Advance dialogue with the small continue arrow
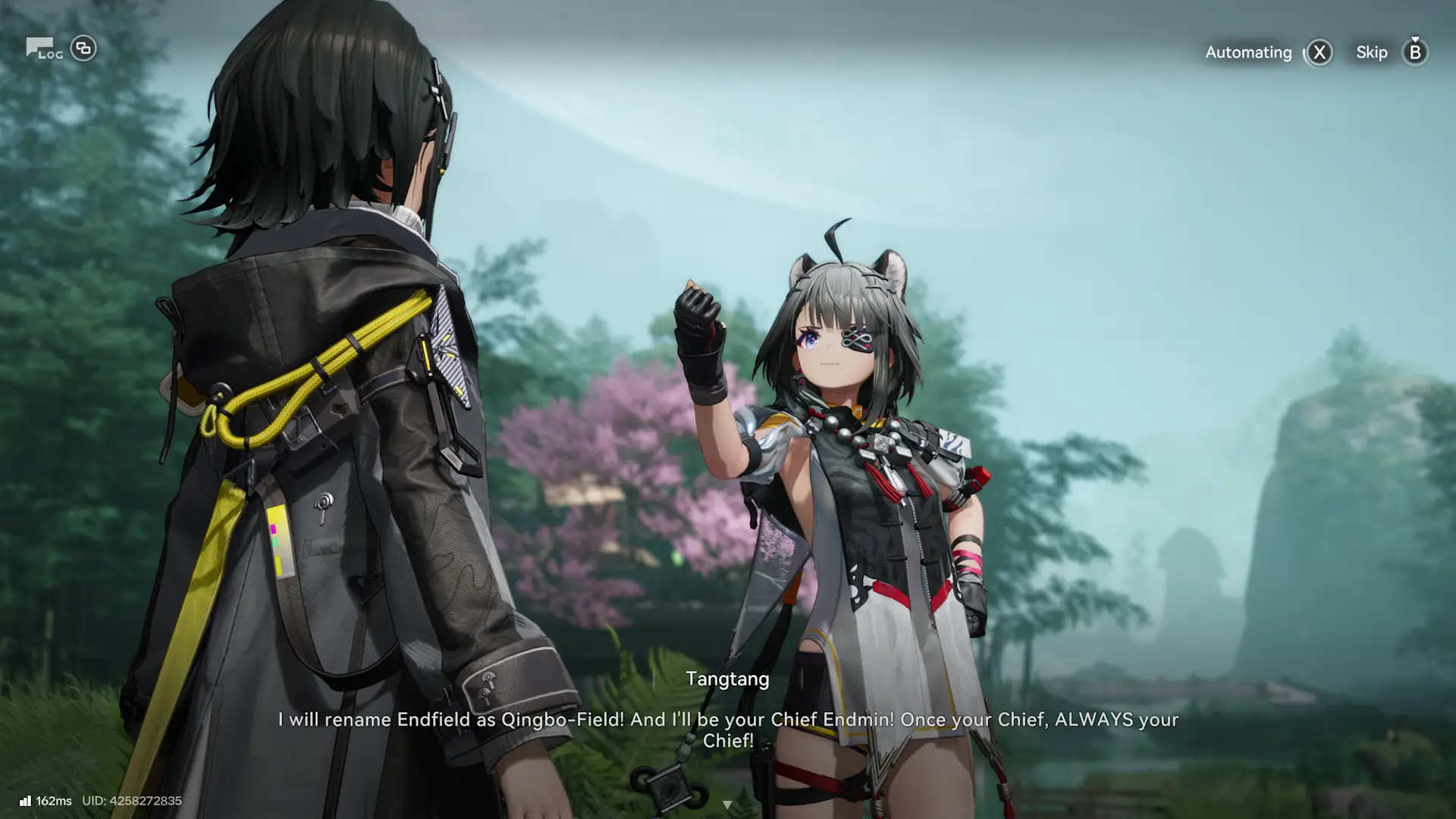Viewport: 1456px width, 819px height. pyautogui.click(x=727, y=804)
